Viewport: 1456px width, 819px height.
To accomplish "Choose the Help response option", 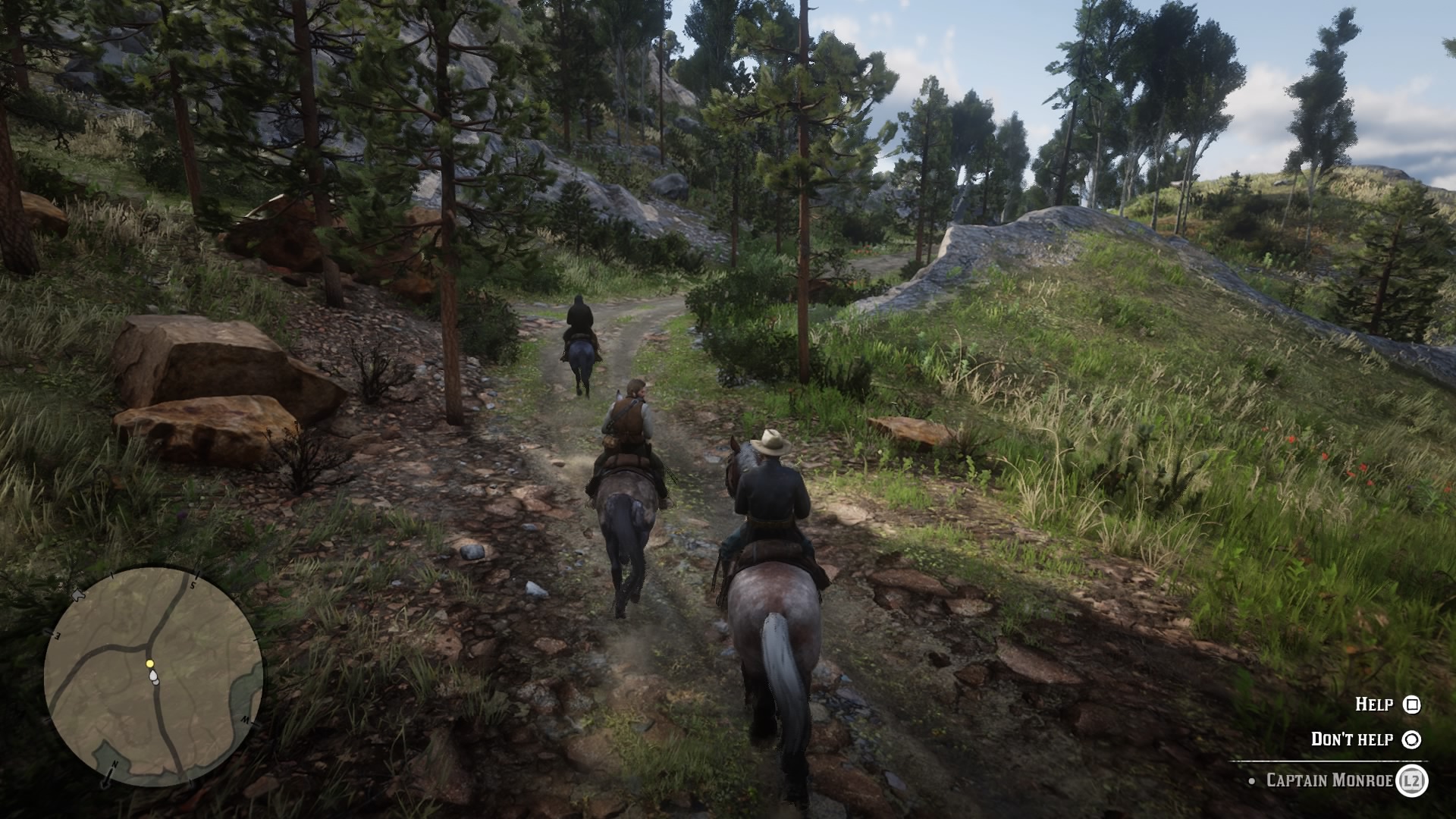I will (x=1374, y=704).
